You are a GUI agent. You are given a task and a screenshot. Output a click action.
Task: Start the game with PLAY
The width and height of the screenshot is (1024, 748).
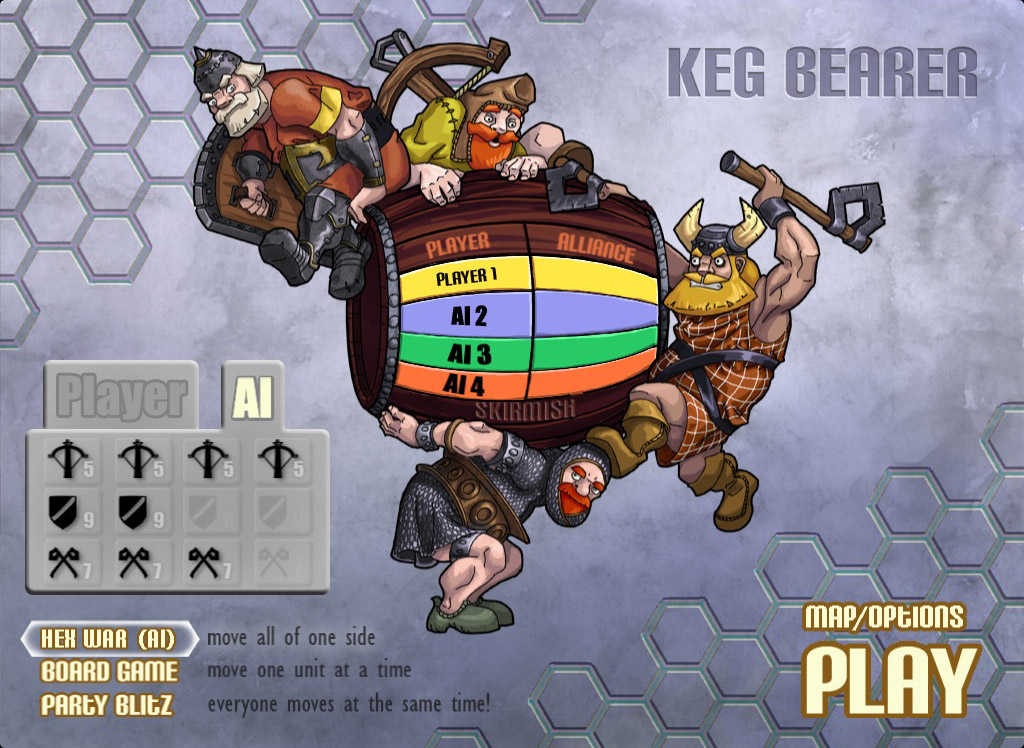point(891,680)
